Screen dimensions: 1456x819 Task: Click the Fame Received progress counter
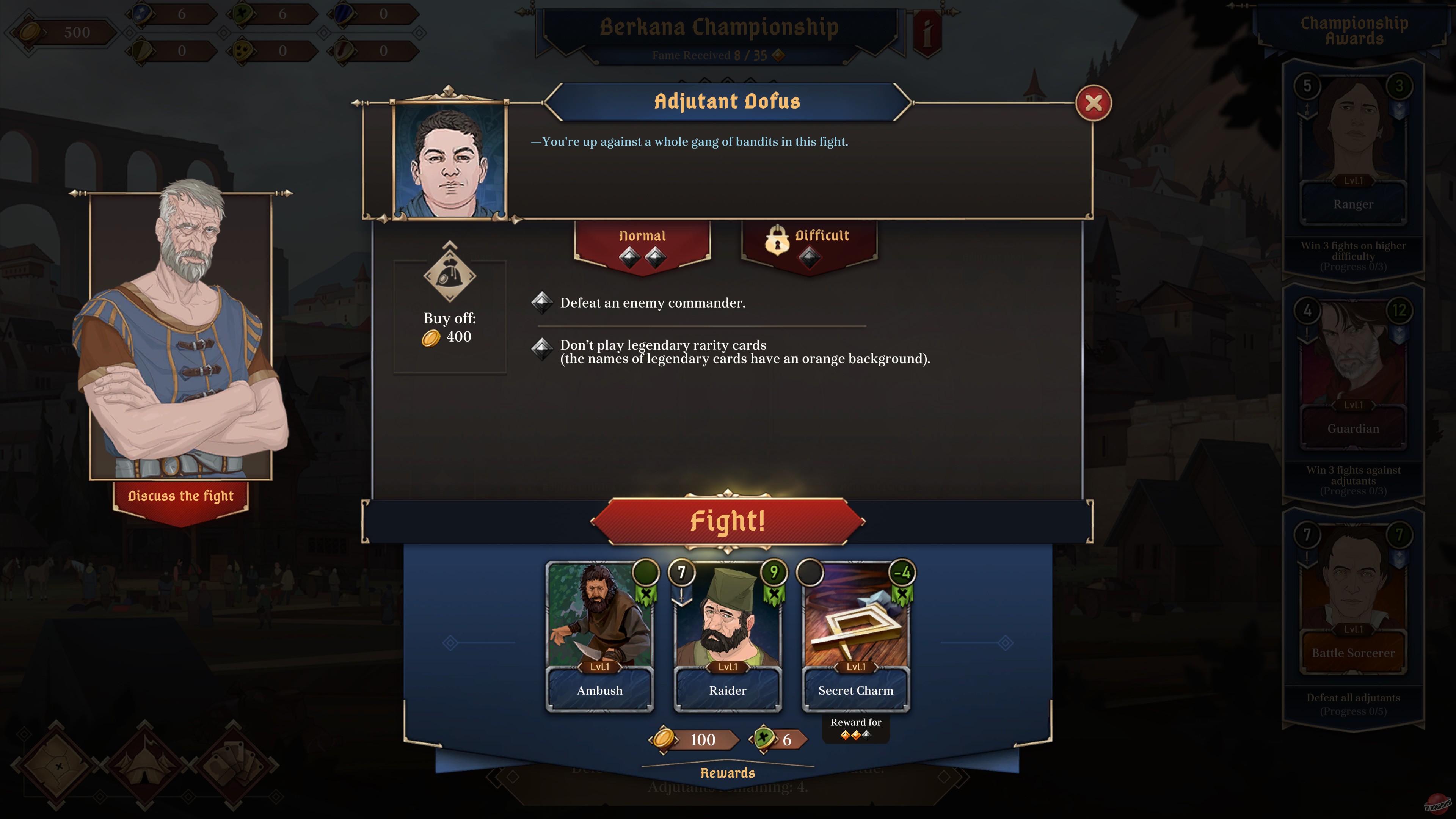[x=712, y=56]
